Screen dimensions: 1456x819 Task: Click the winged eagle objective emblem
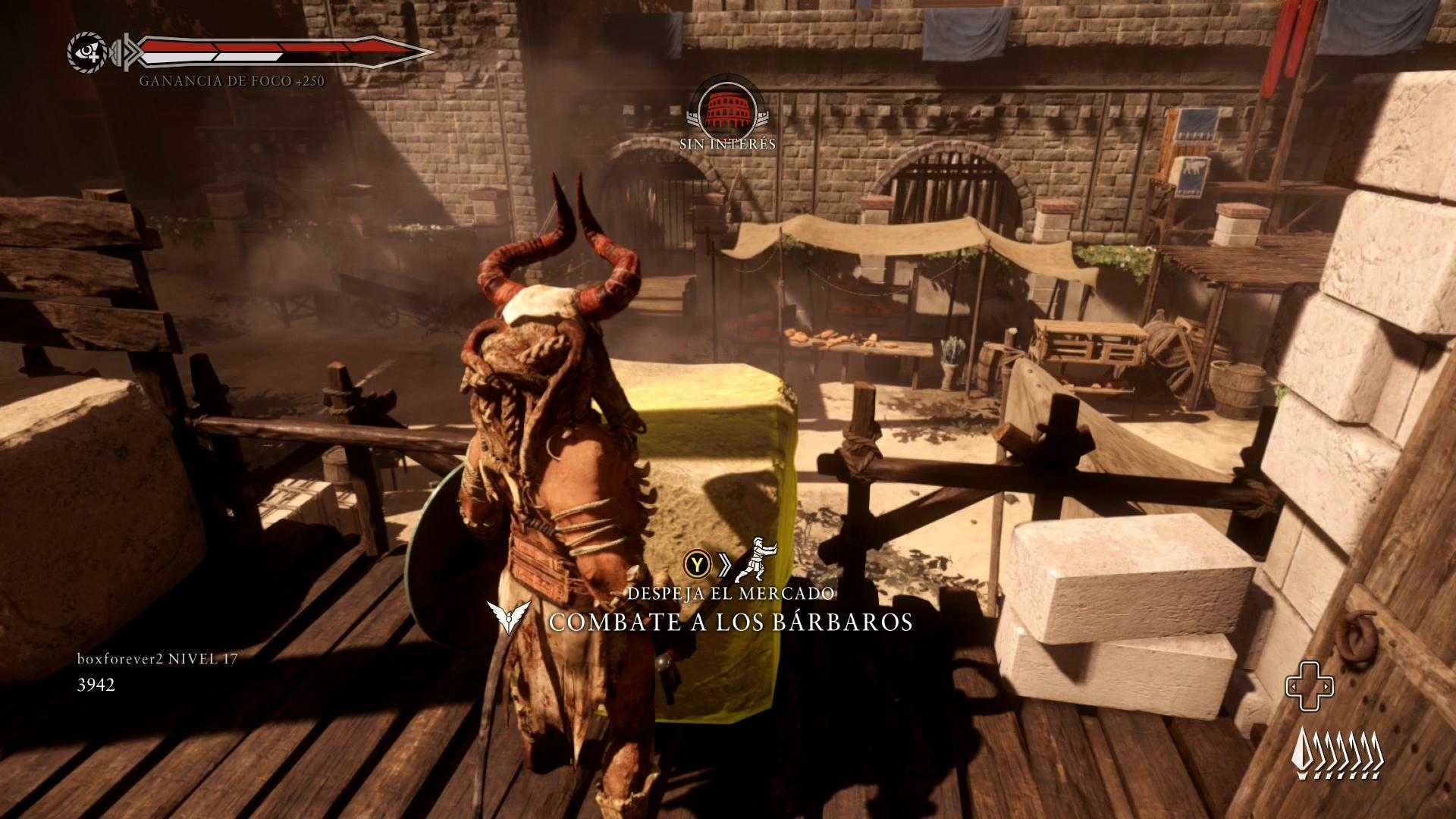click(510, 619)
